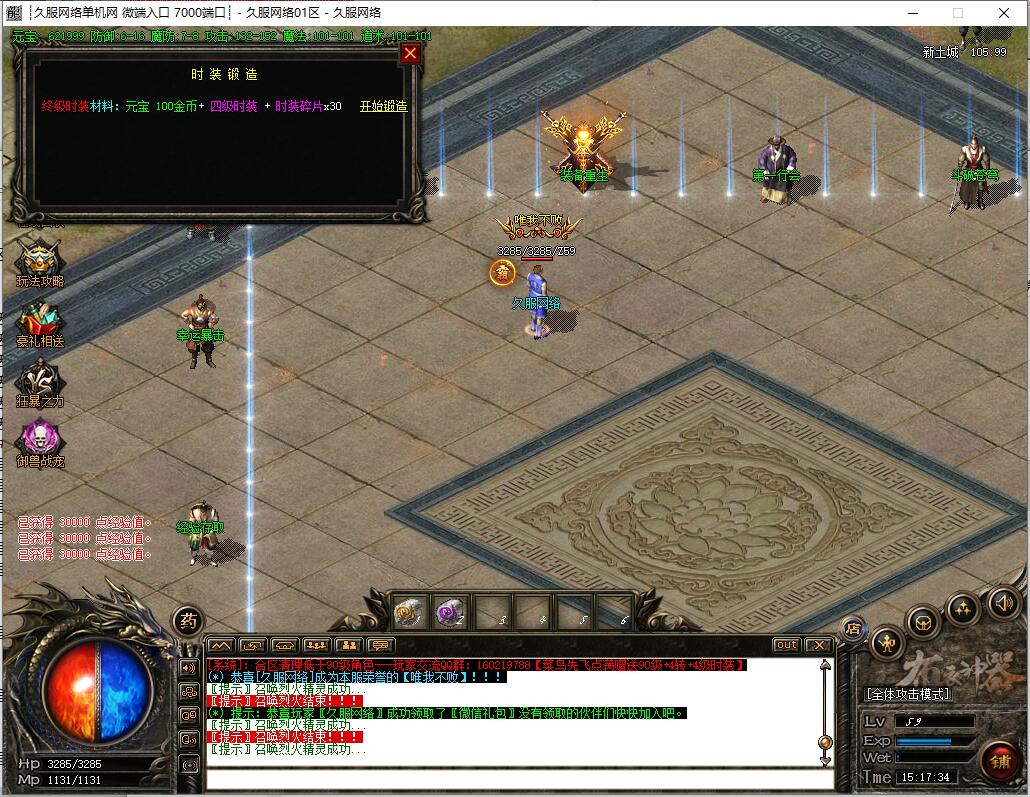Viewport: 1030px width, 797px height.
Task: Click the chat message input field
Action: [x=518, y=779]
